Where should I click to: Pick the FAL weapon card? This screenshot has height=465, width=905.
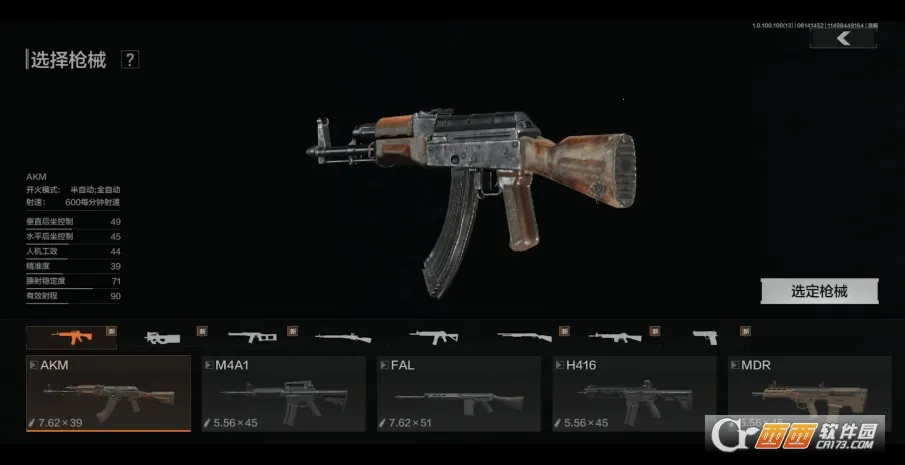(459, 393)
